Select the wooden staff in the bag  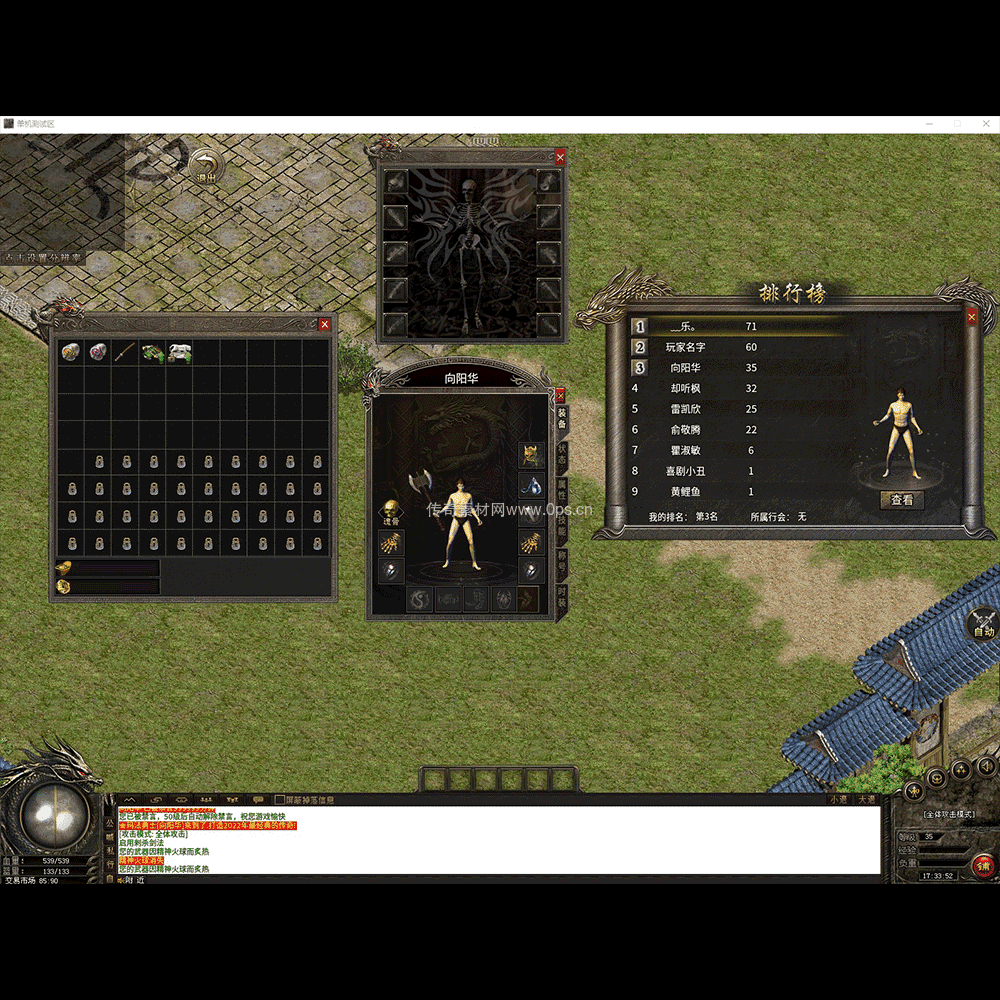[x=124, y=352]
